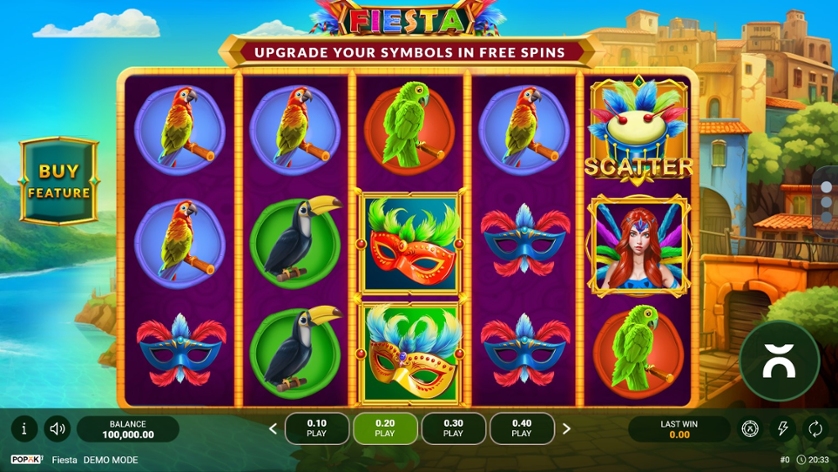Open the game info menu
Image resolution: width=838 pixels, height=472 pixels.
tap(24, 429)
